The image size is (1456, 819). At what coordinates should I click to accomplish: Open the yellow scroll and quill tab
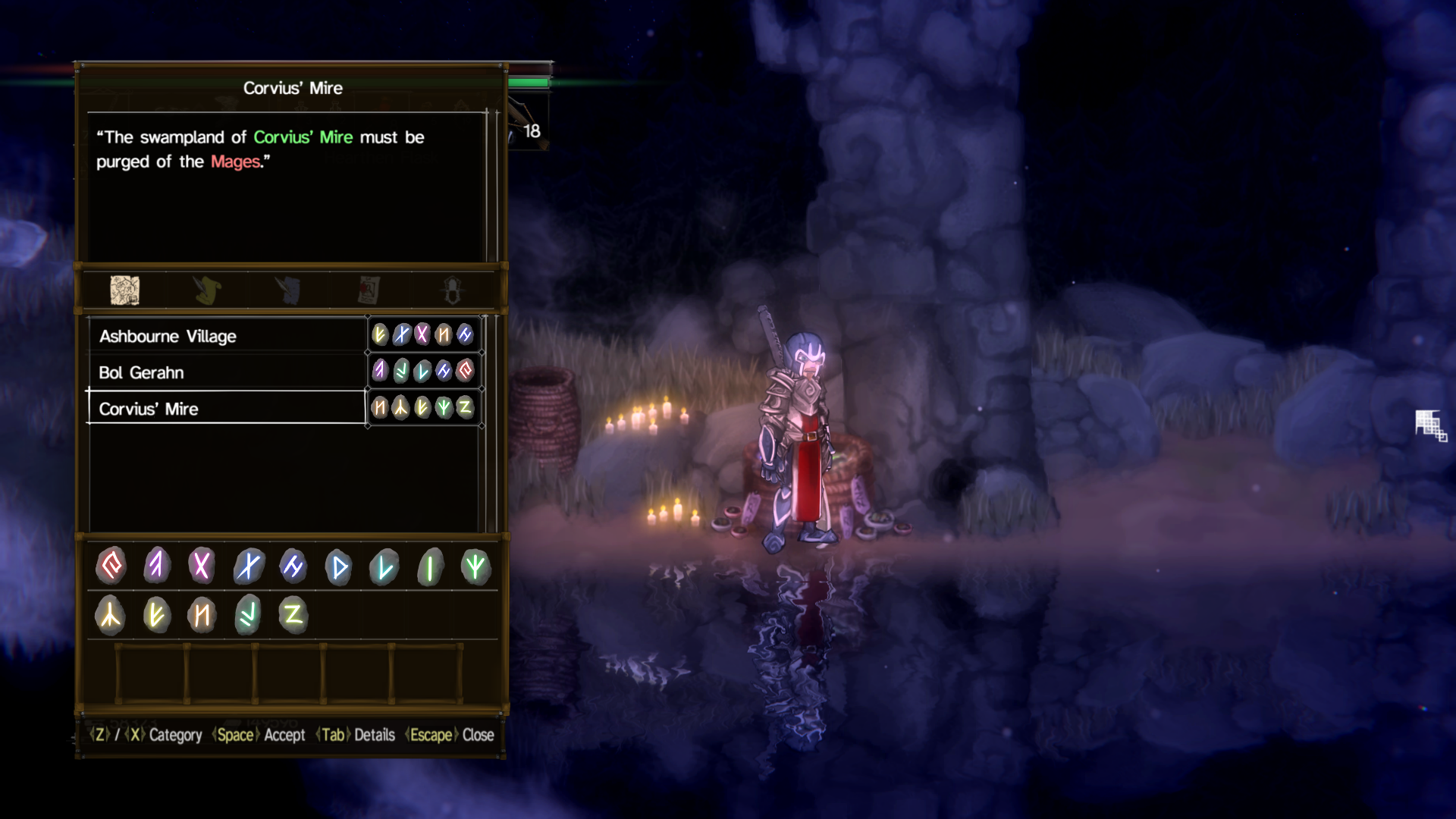pos(207,290)
